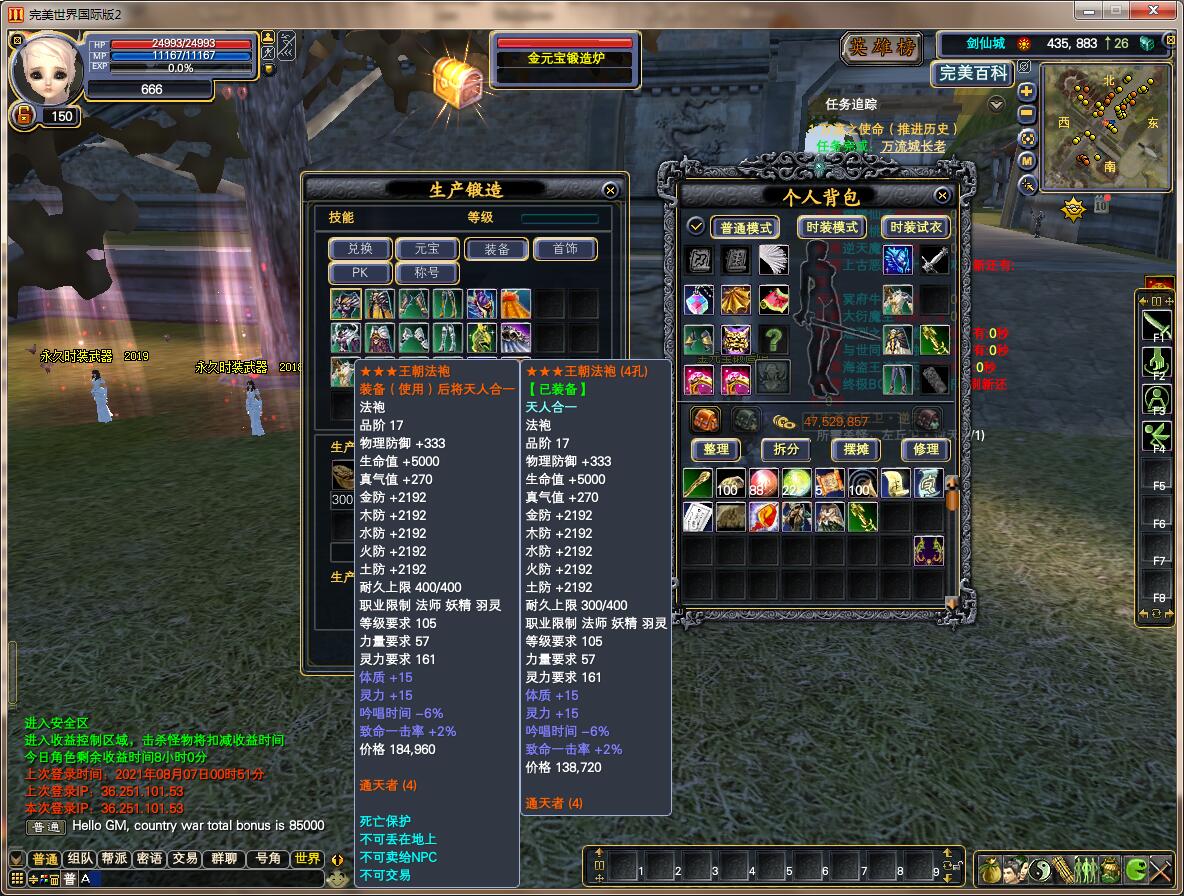This screenshot has height=896, width=1184.
Task: Show the 称号 crafting category
Action: point(428,272)
